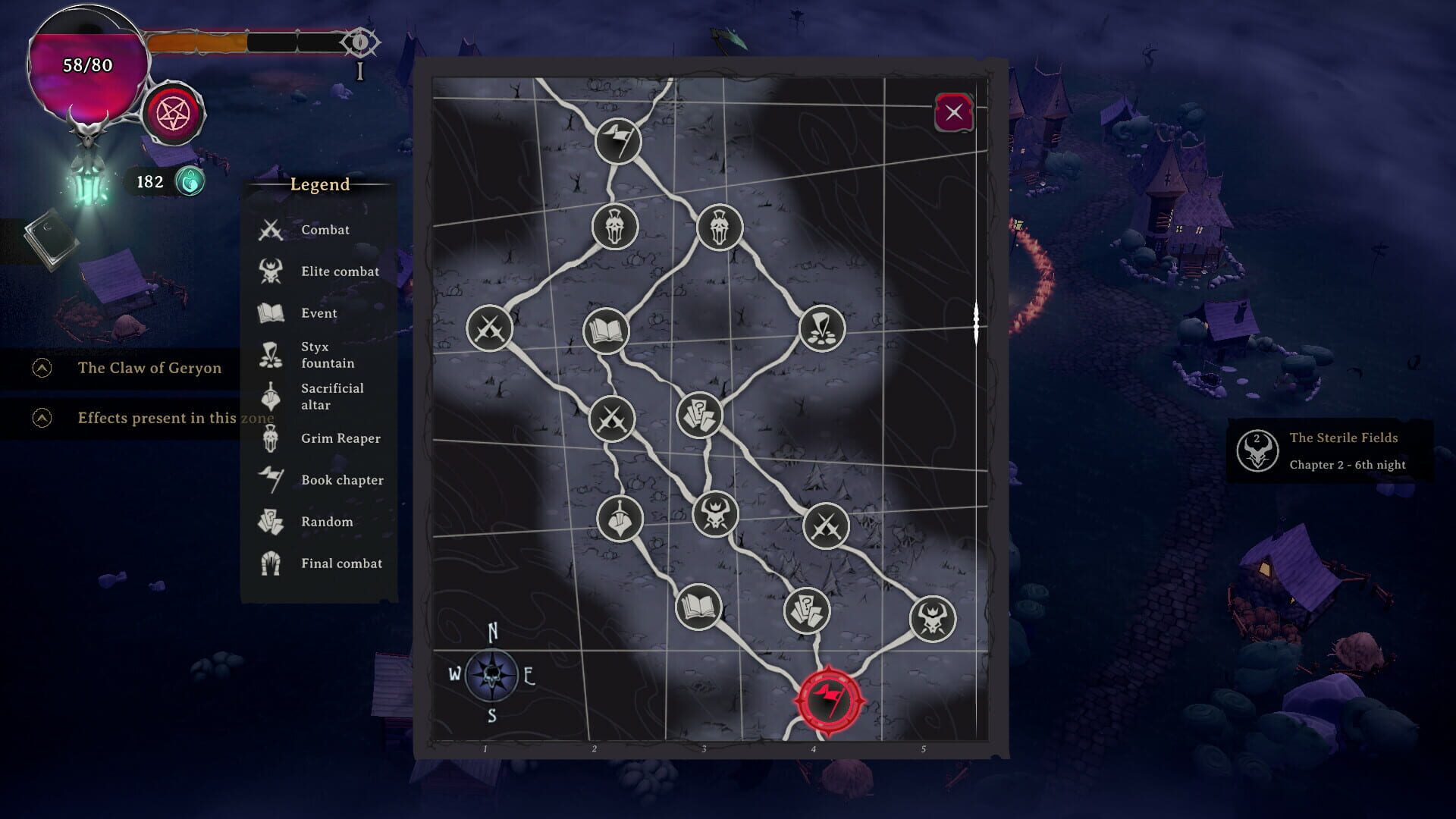The width and height of the screenshot is (1456, 819).
Task: Close the map using the X button
Action: click(x=955, y=112)
